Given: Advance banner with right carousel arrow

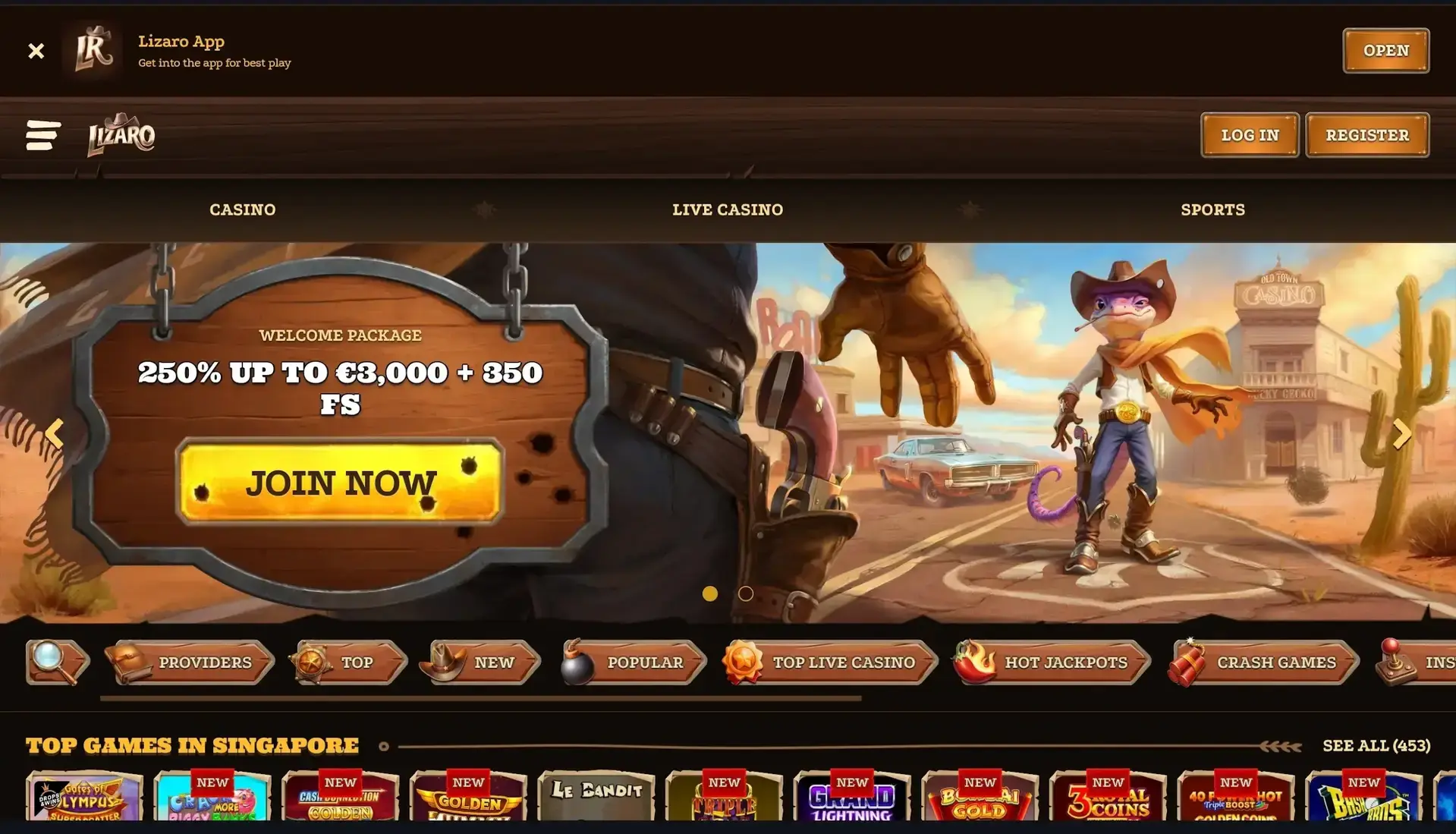Looking at the screenshot, I should 1401,433.
